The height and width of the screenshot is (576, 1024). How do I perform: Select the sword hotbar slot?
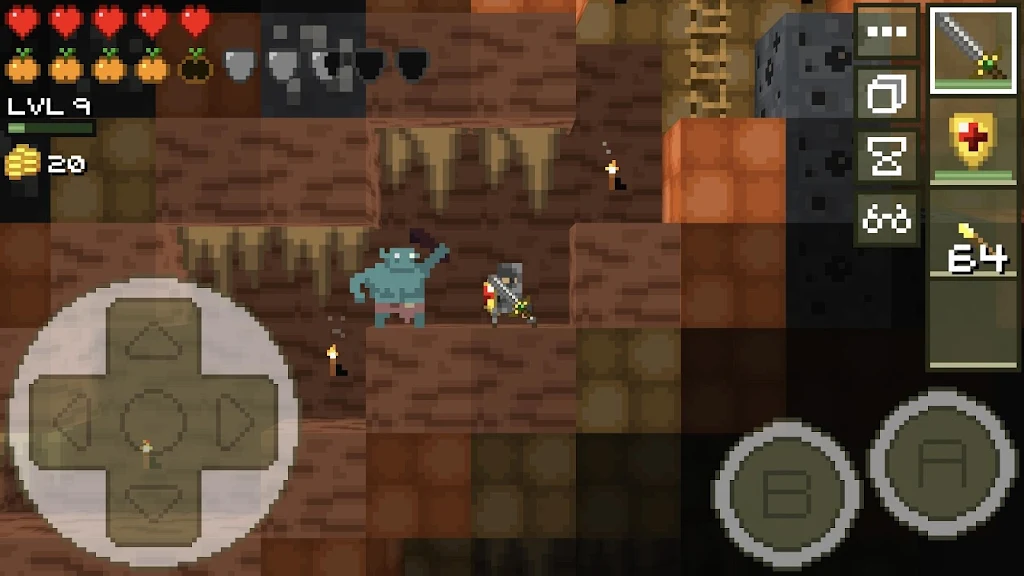pyautogui.click(x=973, y=49)
